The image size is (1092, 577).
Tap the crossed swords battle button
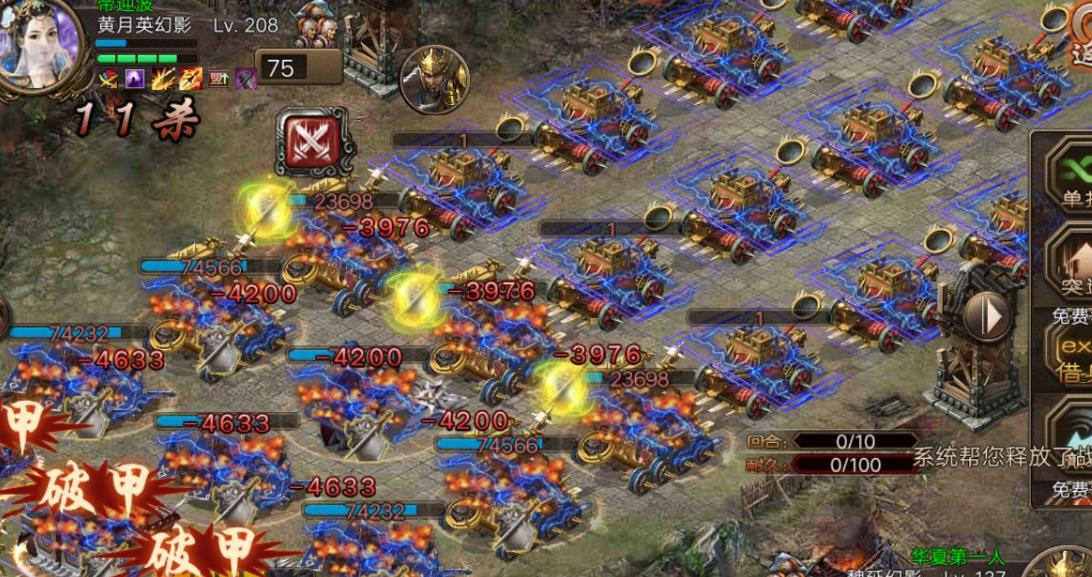(x=316, y=141)
